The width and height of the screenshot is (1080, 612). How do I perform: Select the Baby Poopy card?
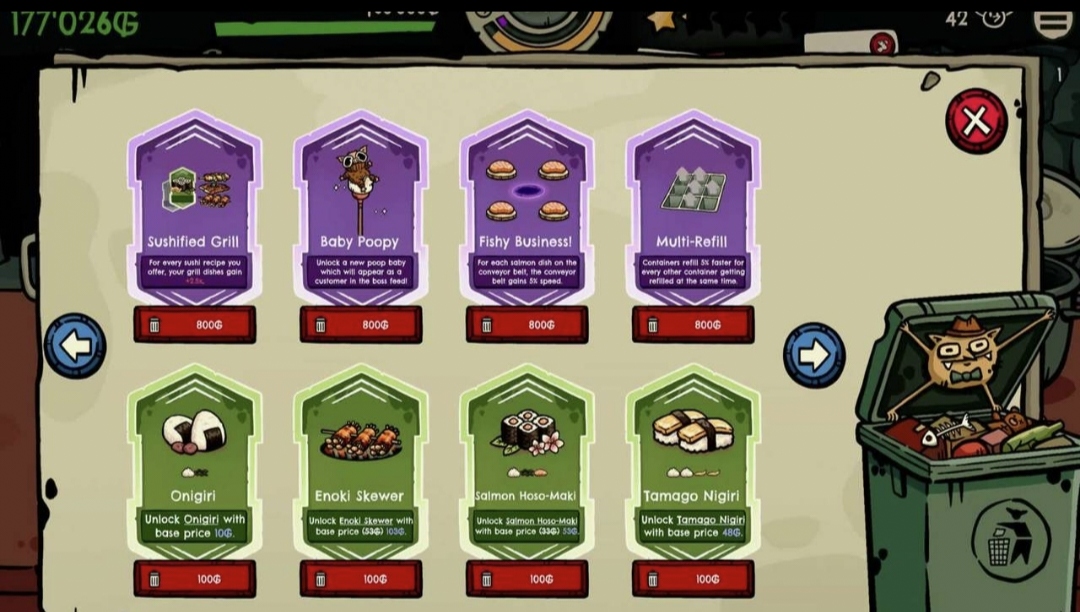360,208
